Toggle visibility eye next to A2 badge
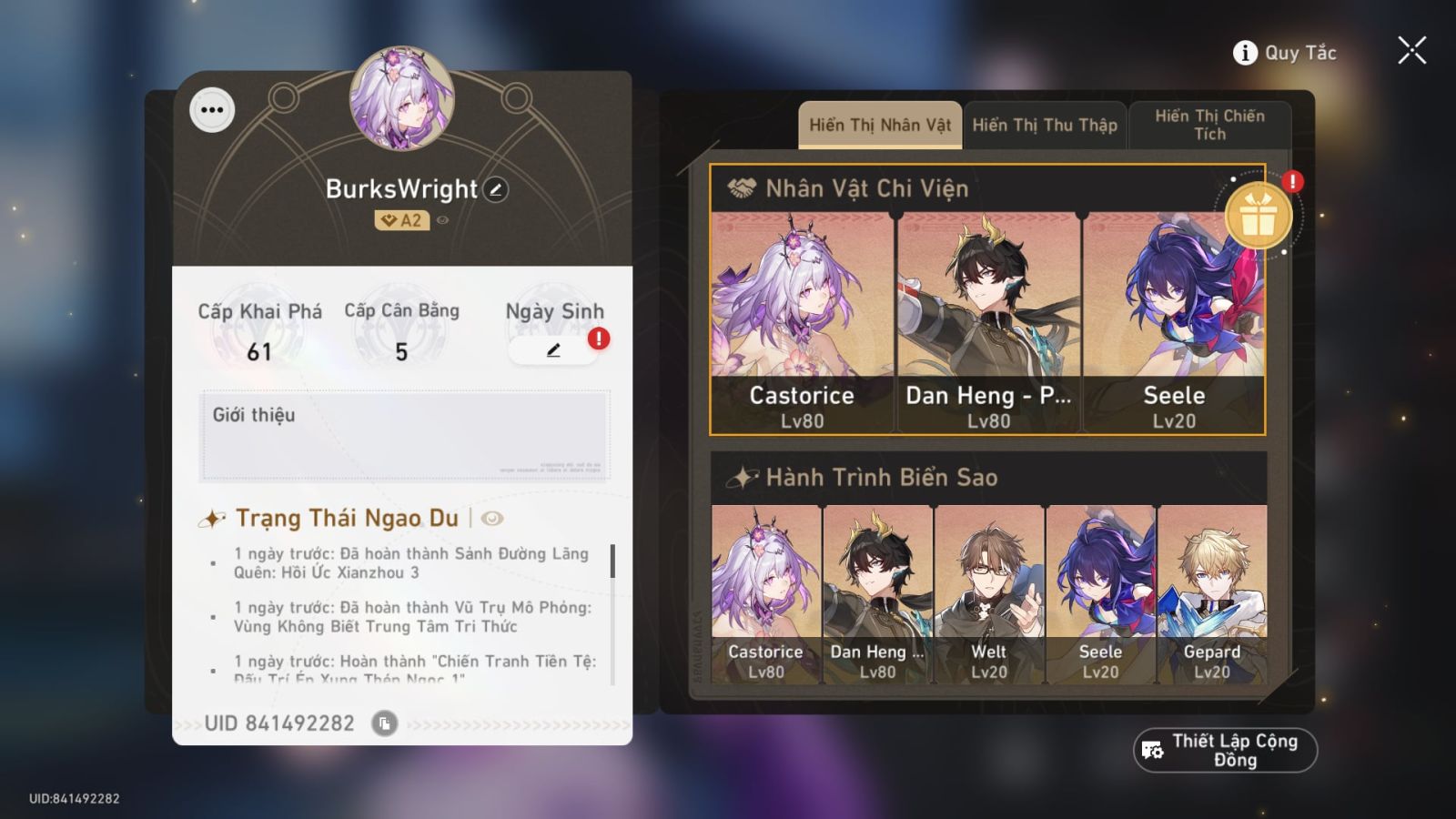Screen dimensions: 1456x819 click(441, 218)
